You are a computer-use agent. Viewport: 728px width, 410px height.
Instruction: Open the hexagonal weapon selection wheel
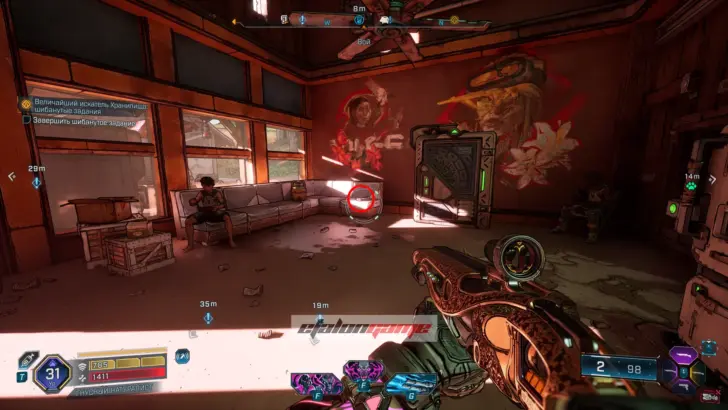[x=684, y=369]
